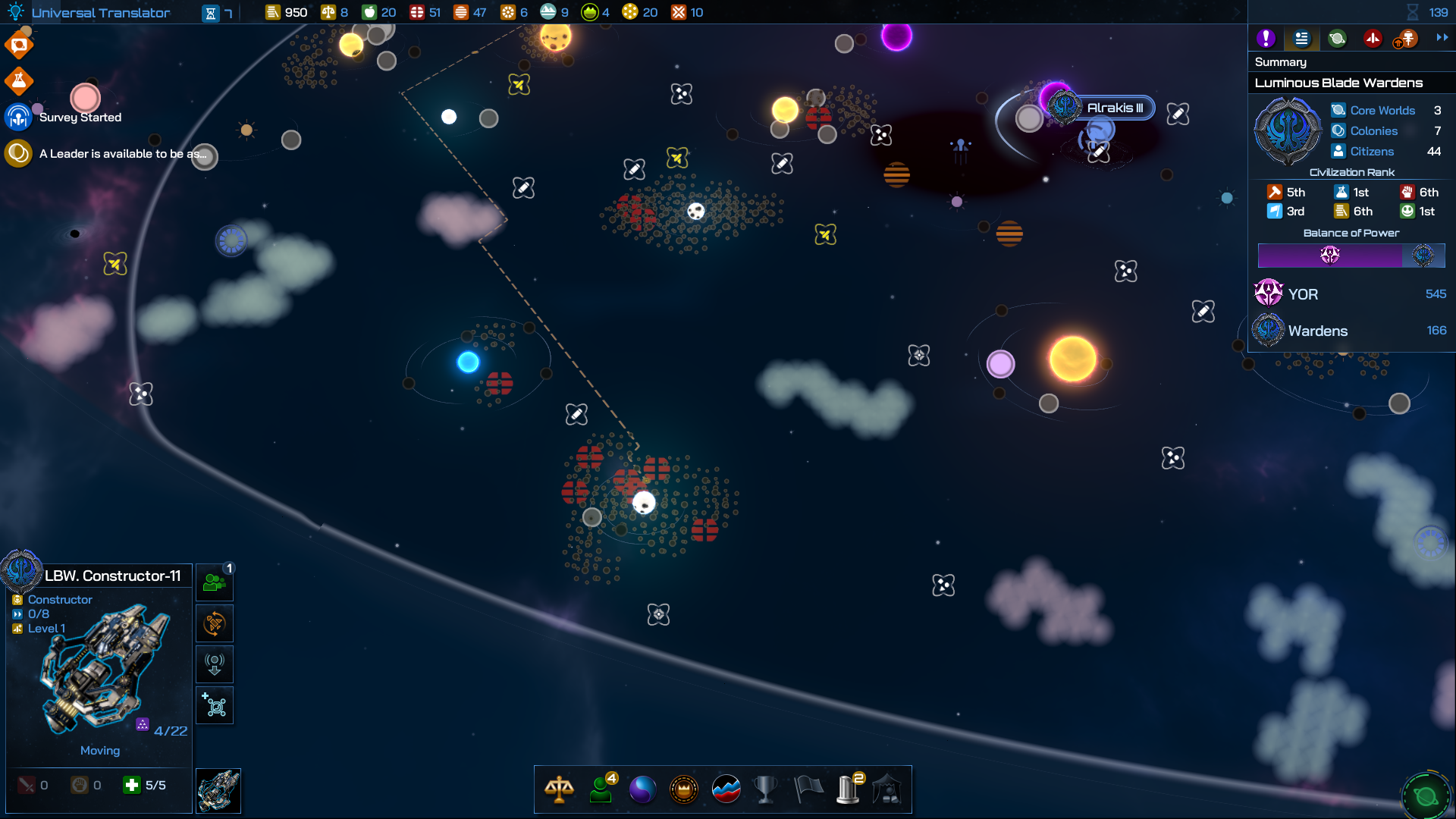
Task: Switch to the purple exclamation alerts tab
Action: [1265, 39]
